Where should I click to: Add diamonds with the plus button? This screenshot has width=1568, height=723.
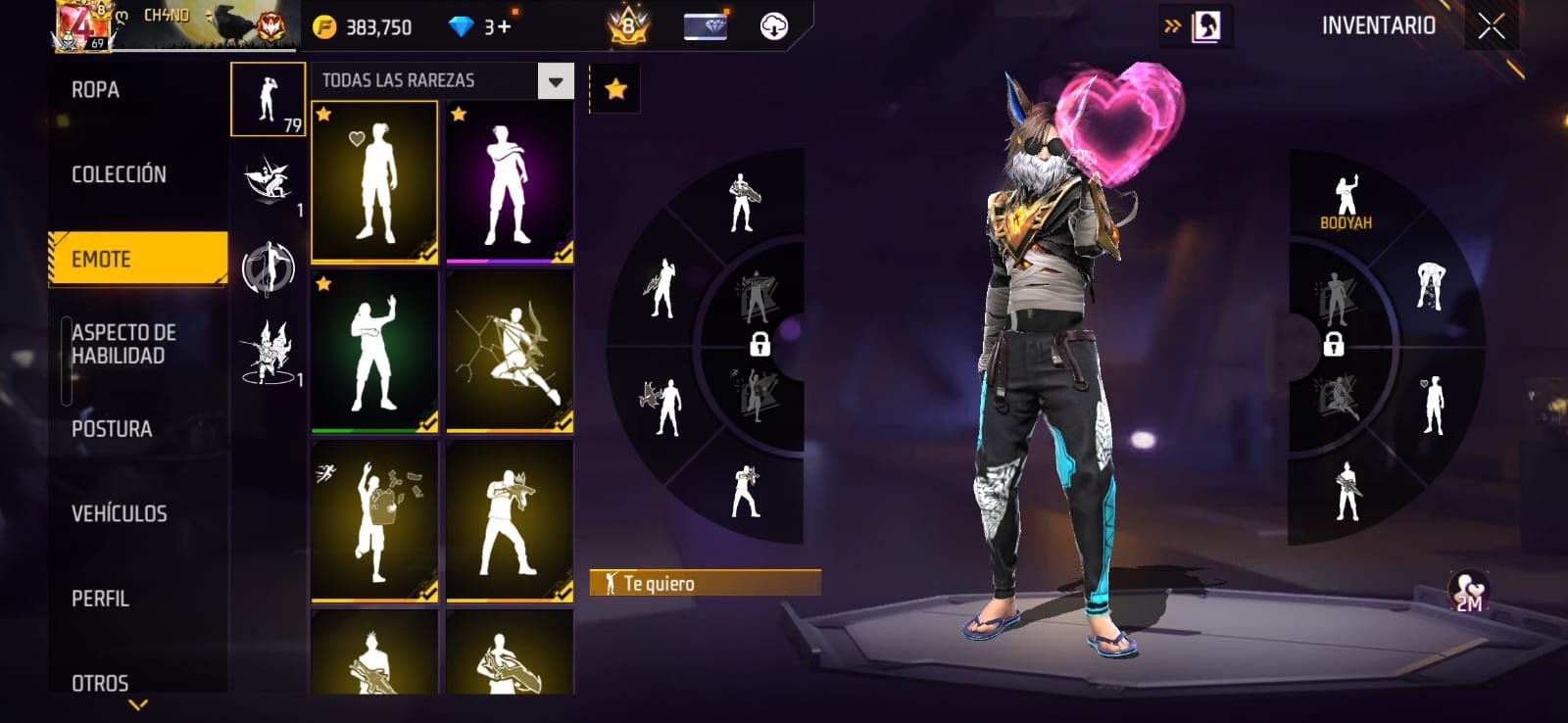coord(504,26)
